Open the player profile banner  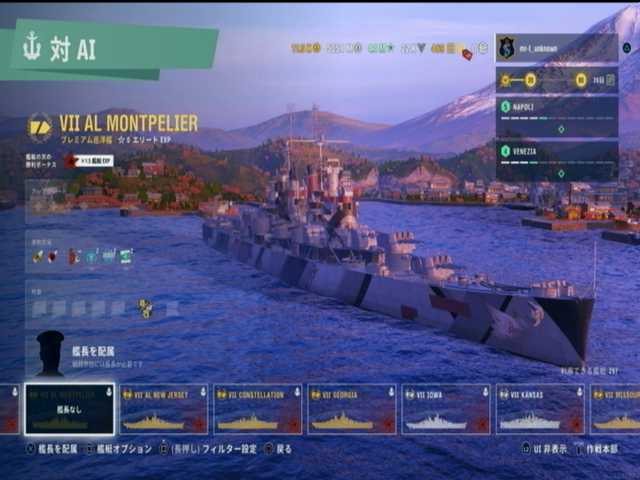(556, 47)
